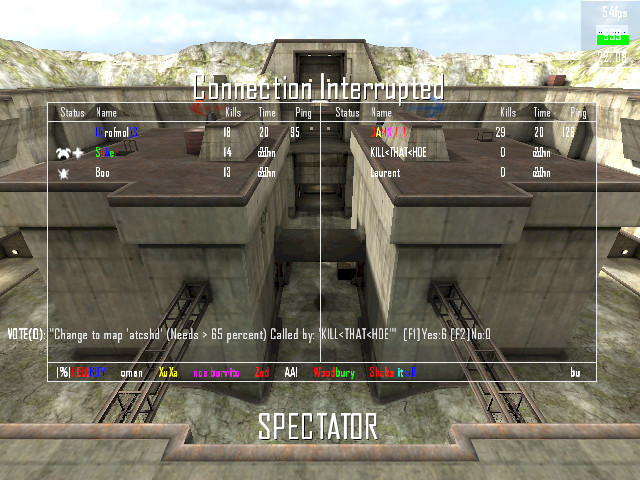
Task: Select player Boo in the scoreboard
Action: pyautogui.click(x=103, y=173)
